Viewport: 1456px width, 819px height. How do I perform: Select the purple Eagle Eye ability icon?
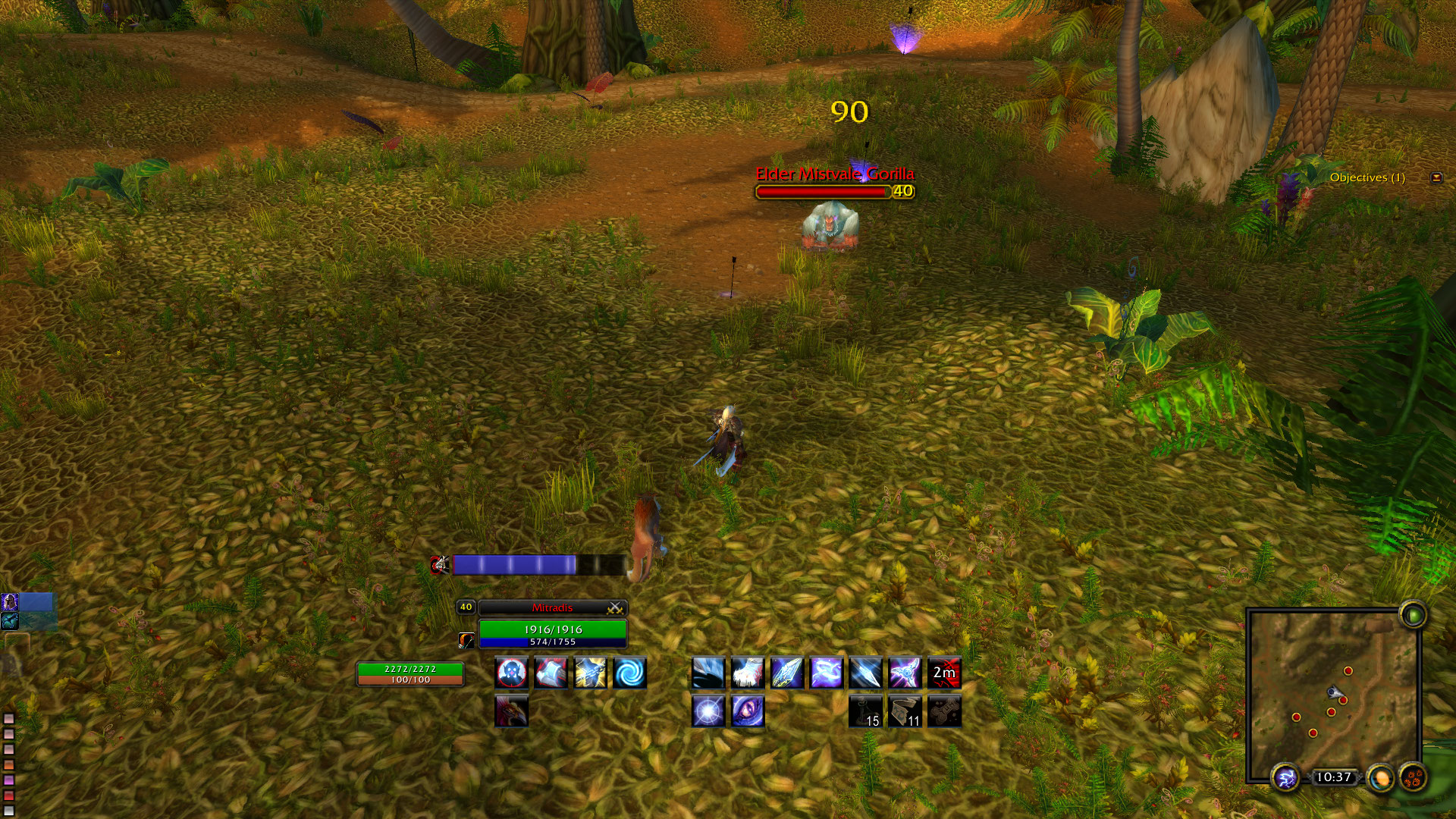point(746,713)
